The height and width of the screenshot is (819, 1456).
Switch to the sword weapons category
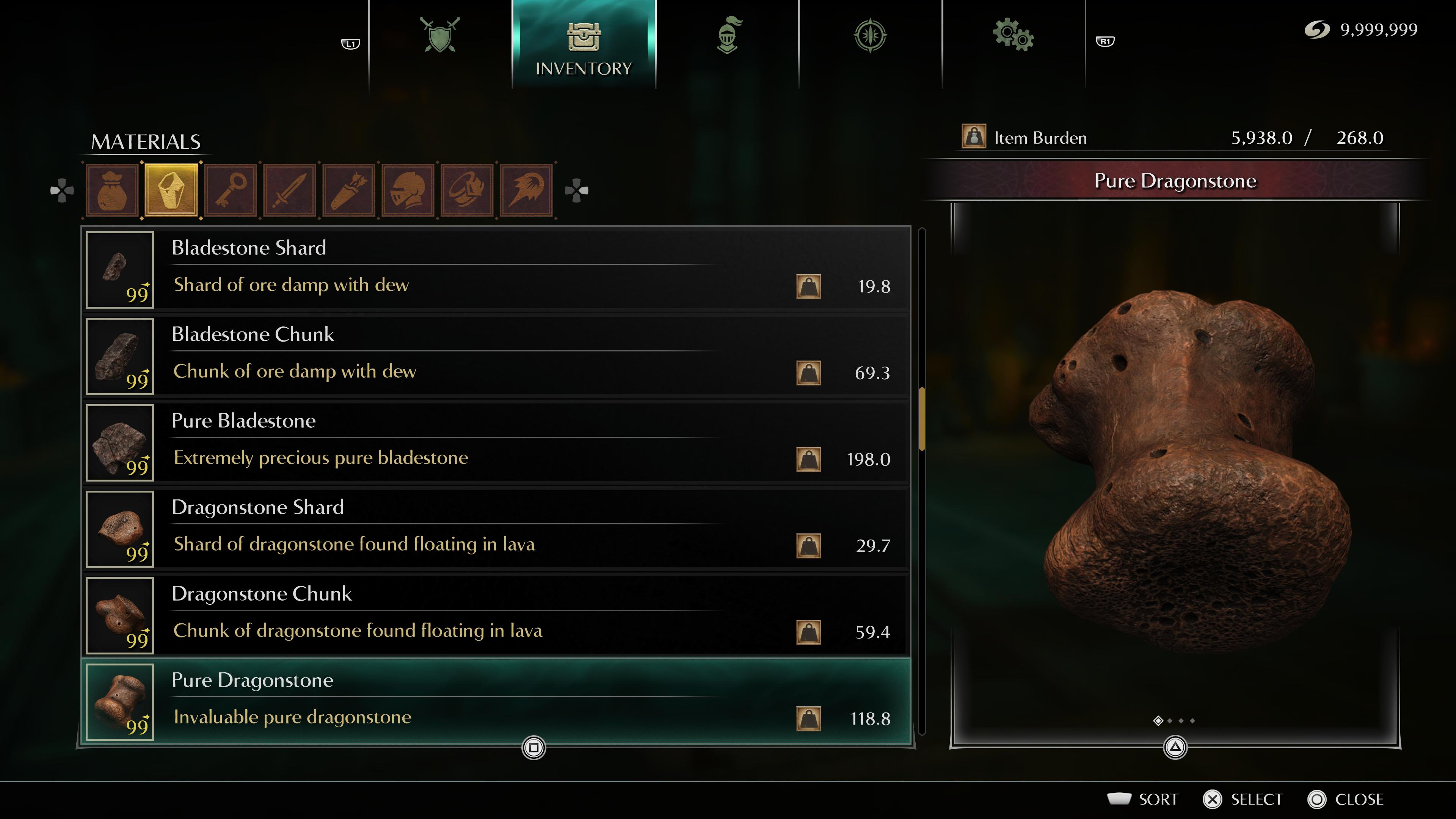pos(290,190)
